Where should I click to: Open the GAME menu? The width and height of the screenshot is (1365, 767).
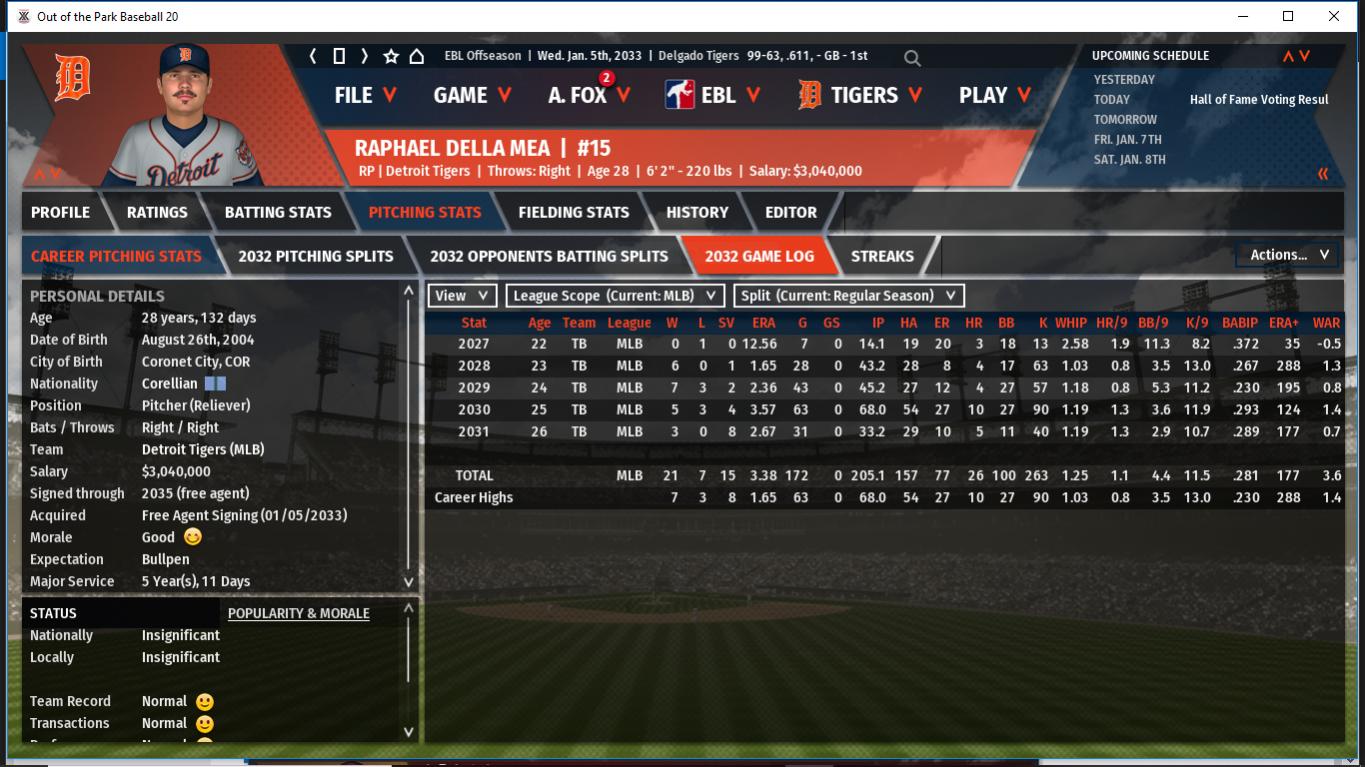[x=472, y=95]
